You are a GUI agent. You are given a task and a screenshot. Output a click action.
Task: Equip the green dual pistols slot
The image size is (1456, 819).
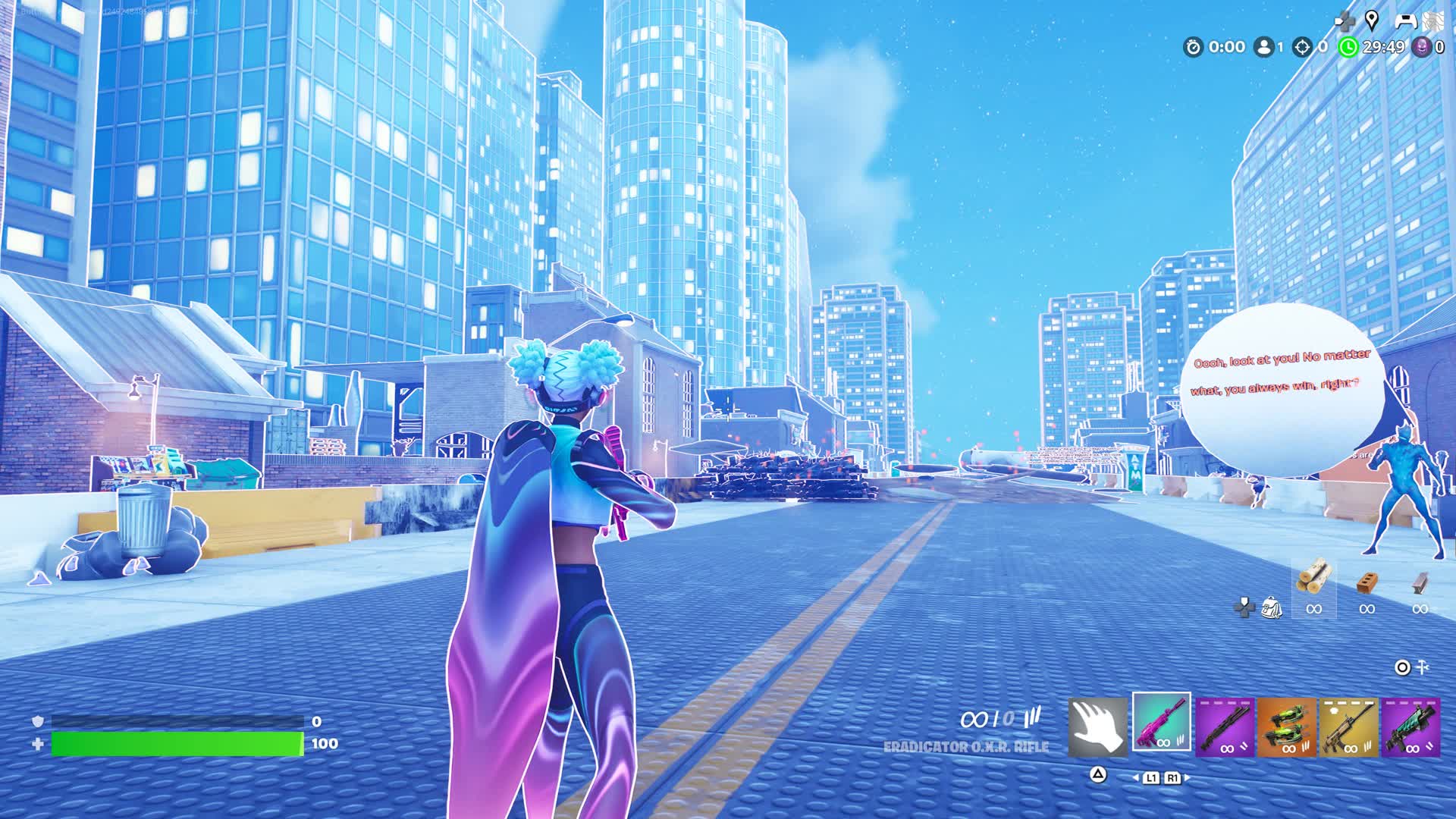click(x=1287, y=728)
